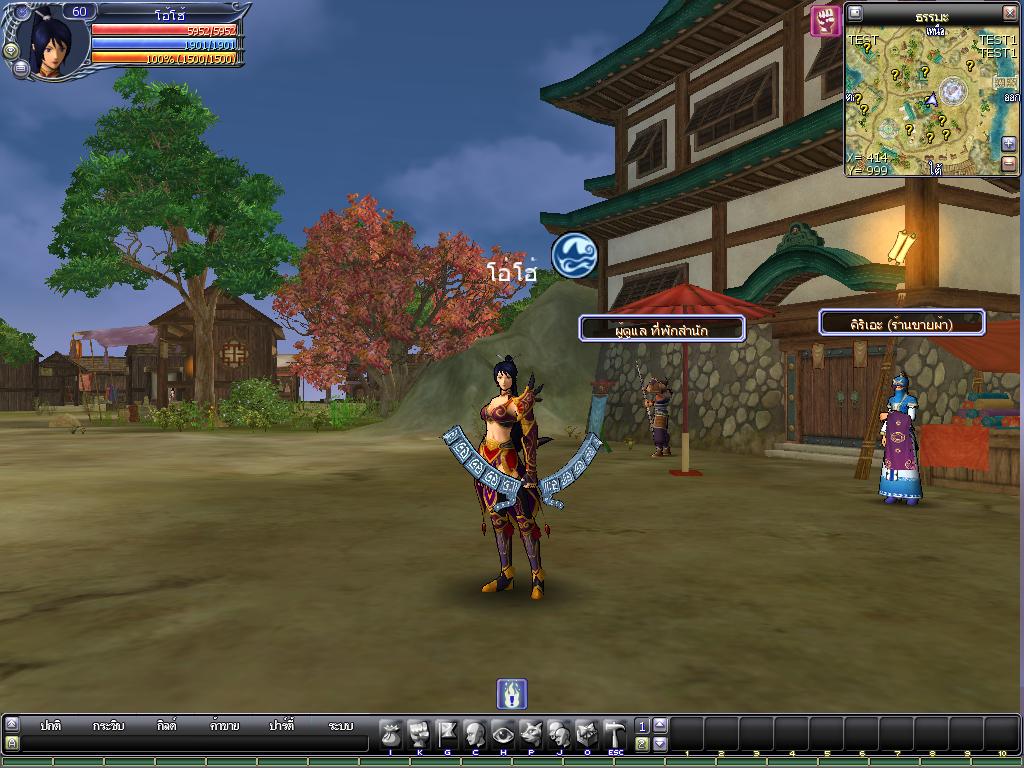Zoom in the minimap with plus button
This screenshot has height=768, width=1024.
click(x=1008, y=143)
